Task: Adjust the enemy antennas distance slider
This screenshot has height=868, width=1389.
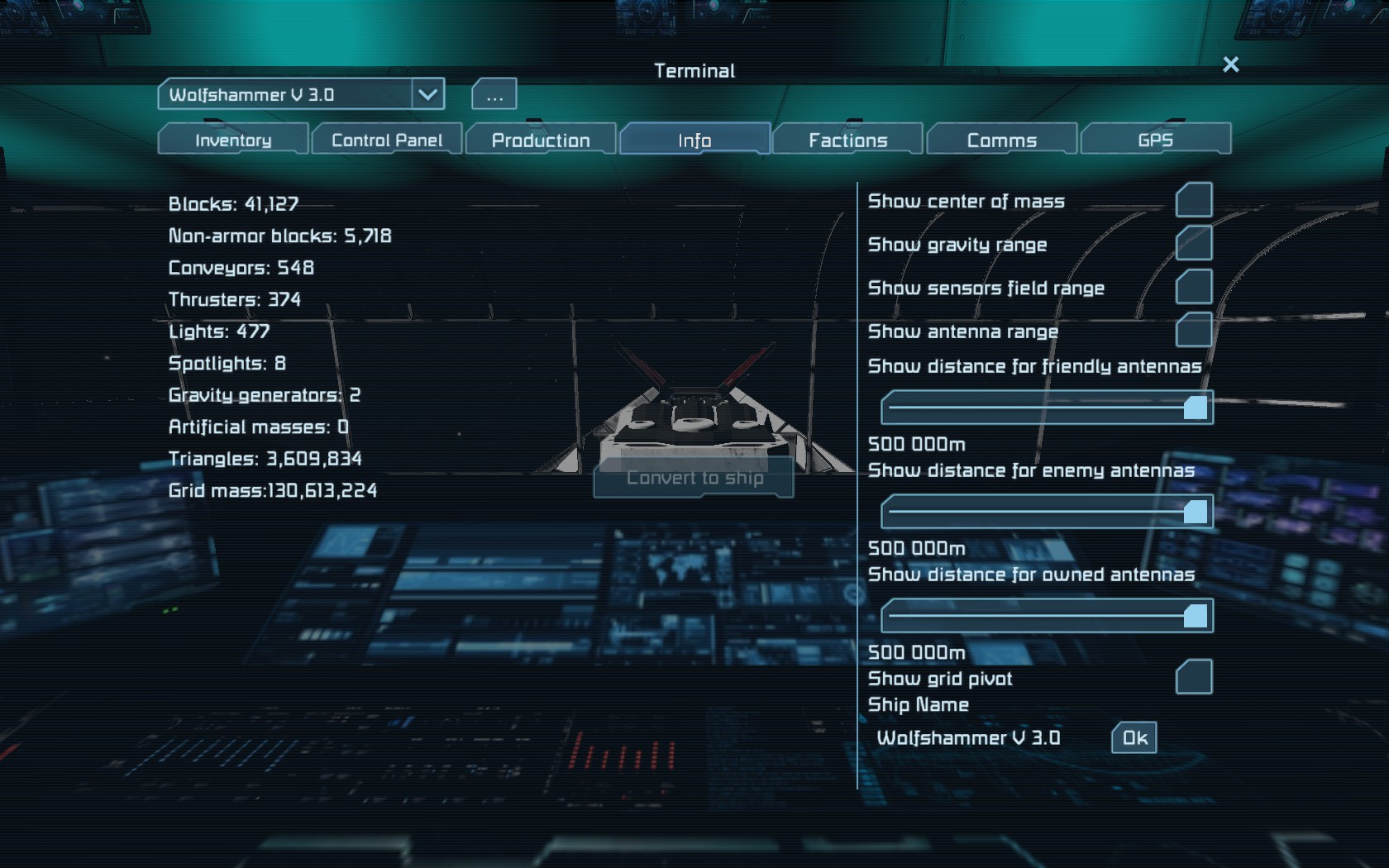Action: (x=1047, y=512)
